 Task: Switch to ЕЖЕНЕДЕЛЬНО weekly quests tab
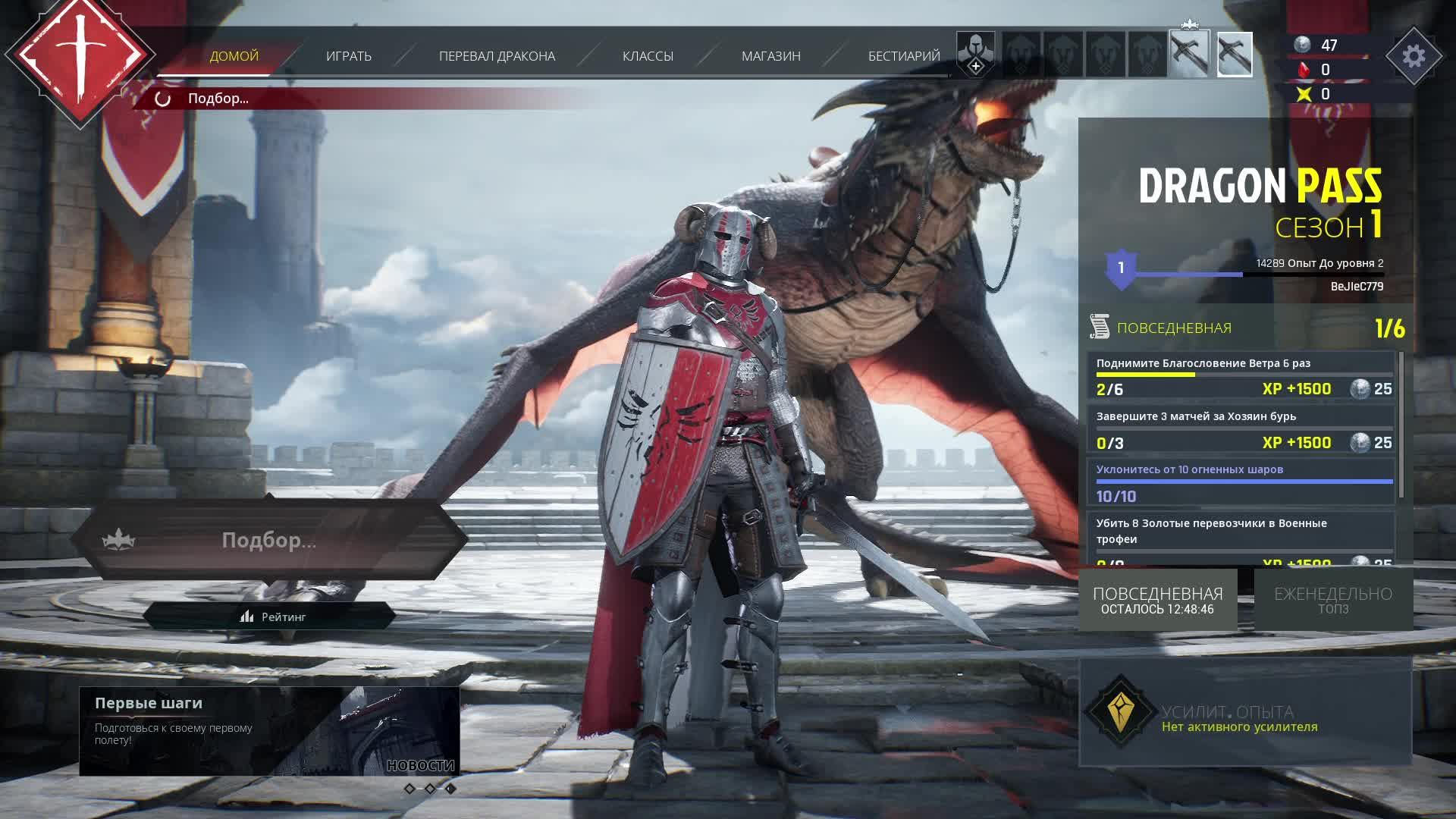pyautogui.click(x=1332, y=600)
